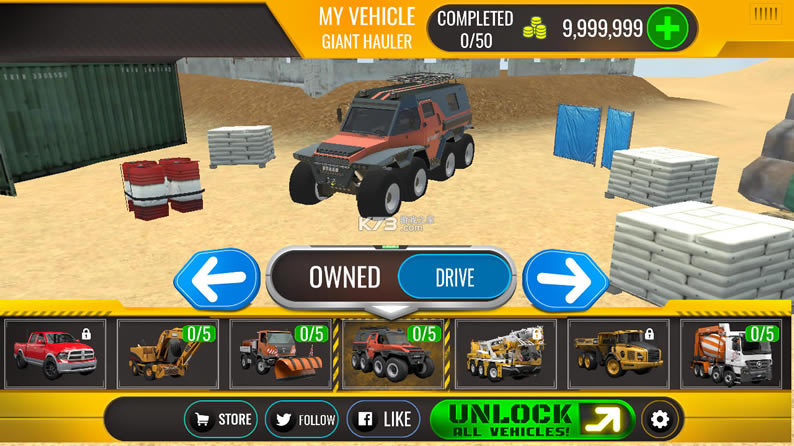Choose the white crane truck thumbnail
The width and height of the screenshot is (794, 446).
506,354
